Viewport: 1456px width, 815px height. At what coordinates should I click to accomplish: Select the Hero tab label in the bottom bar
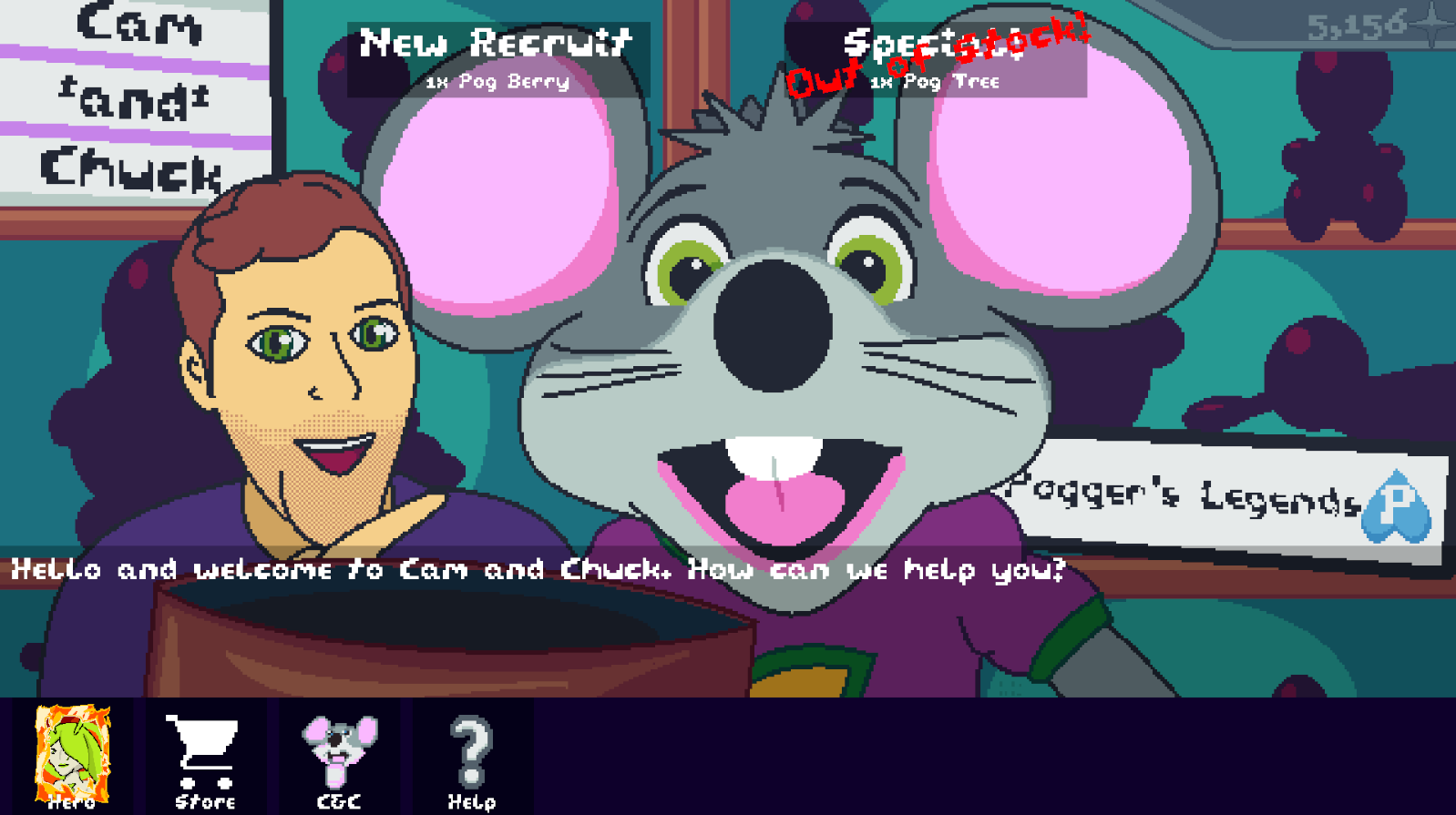(x=70, y=803)
